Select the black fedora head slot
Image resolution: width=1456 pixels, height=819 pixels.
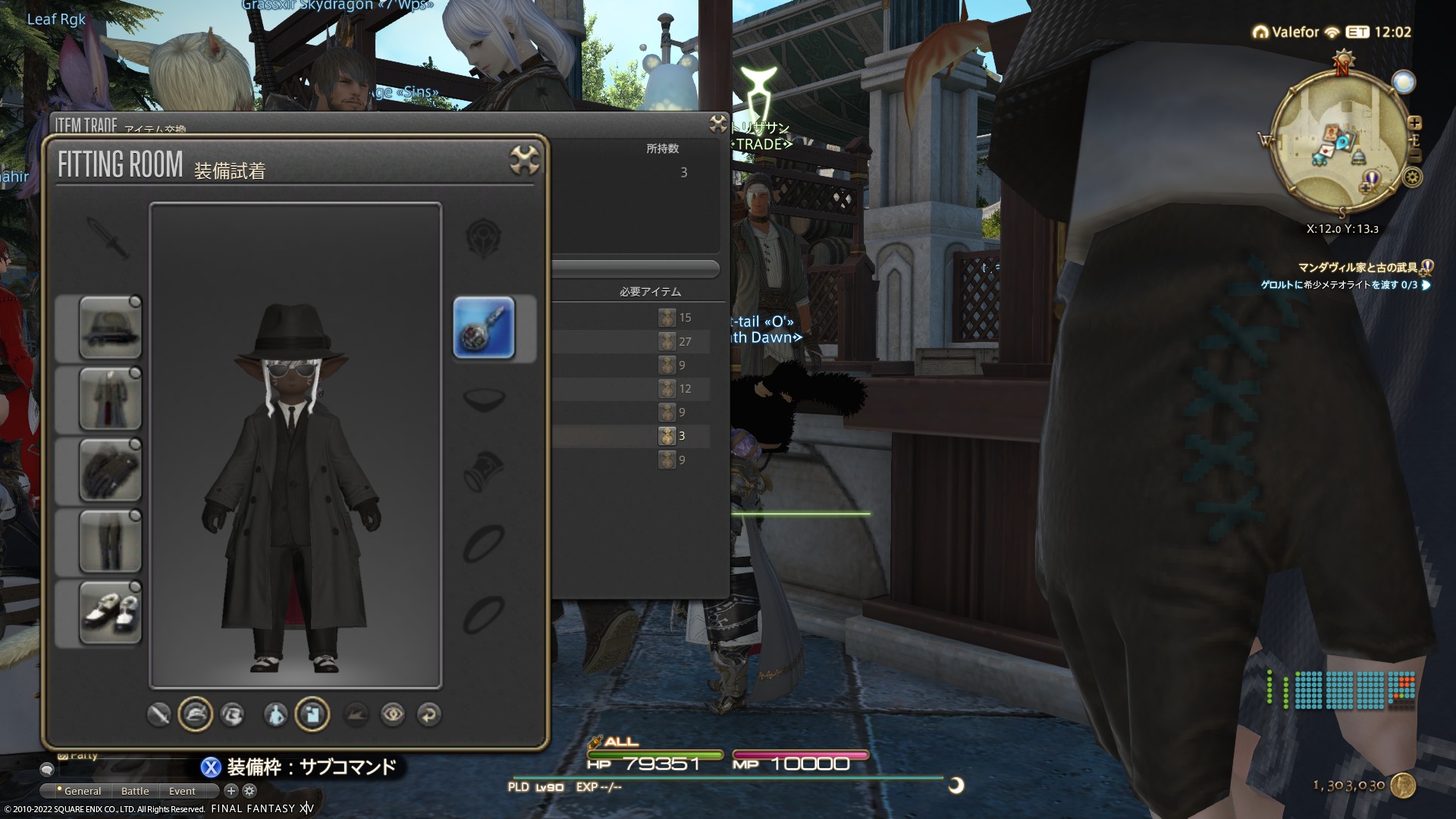tap(110, 328)
